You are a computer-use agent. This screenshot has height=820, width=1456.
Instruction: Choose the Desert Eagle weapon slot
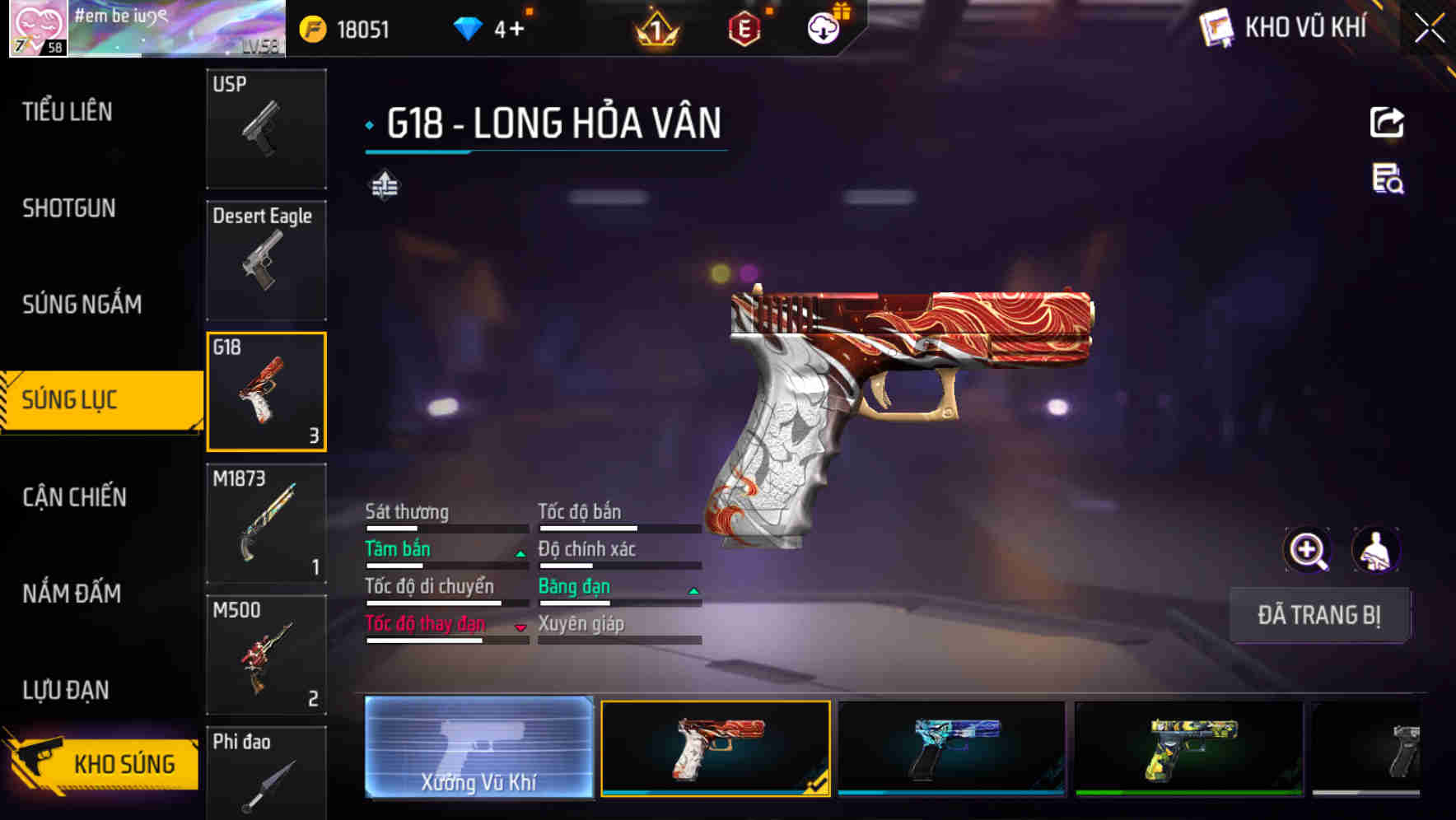pyautogui.click(x=266, y=260)
